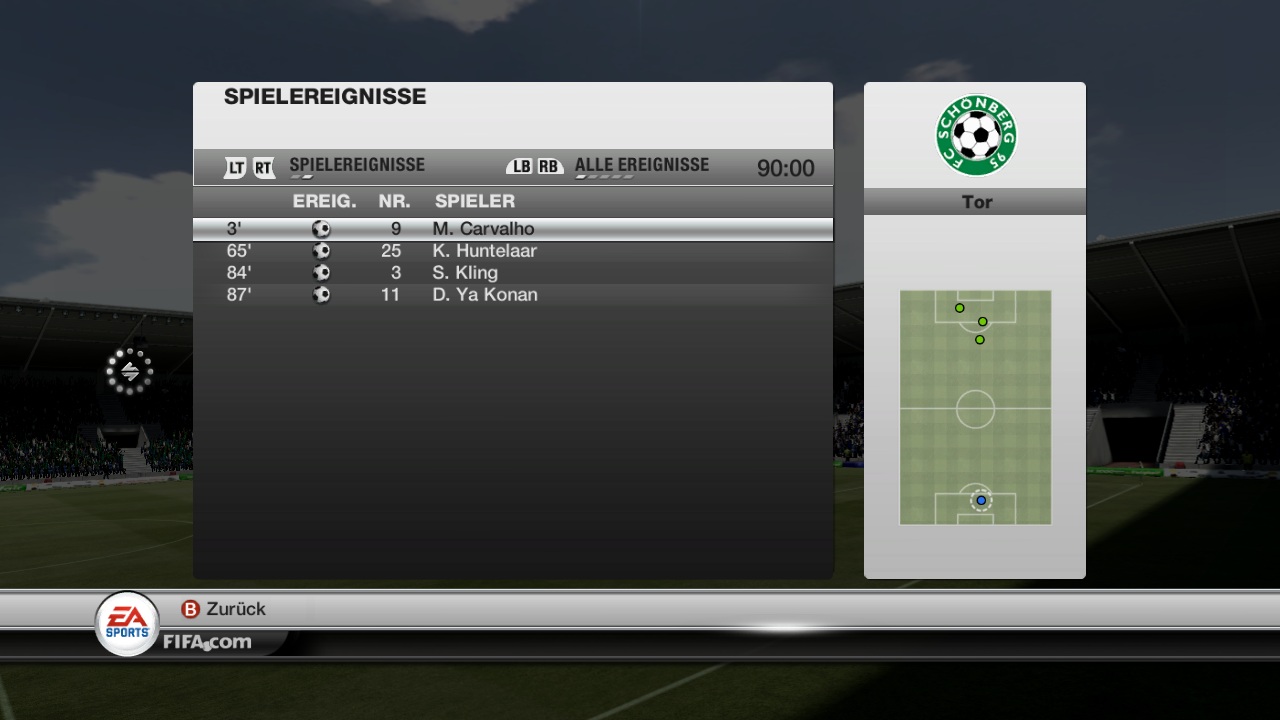This screenshot has width=1280, height=720.
Task: Switch to the Alle Ereignisse filter tab
Action: tap(641, 166)
